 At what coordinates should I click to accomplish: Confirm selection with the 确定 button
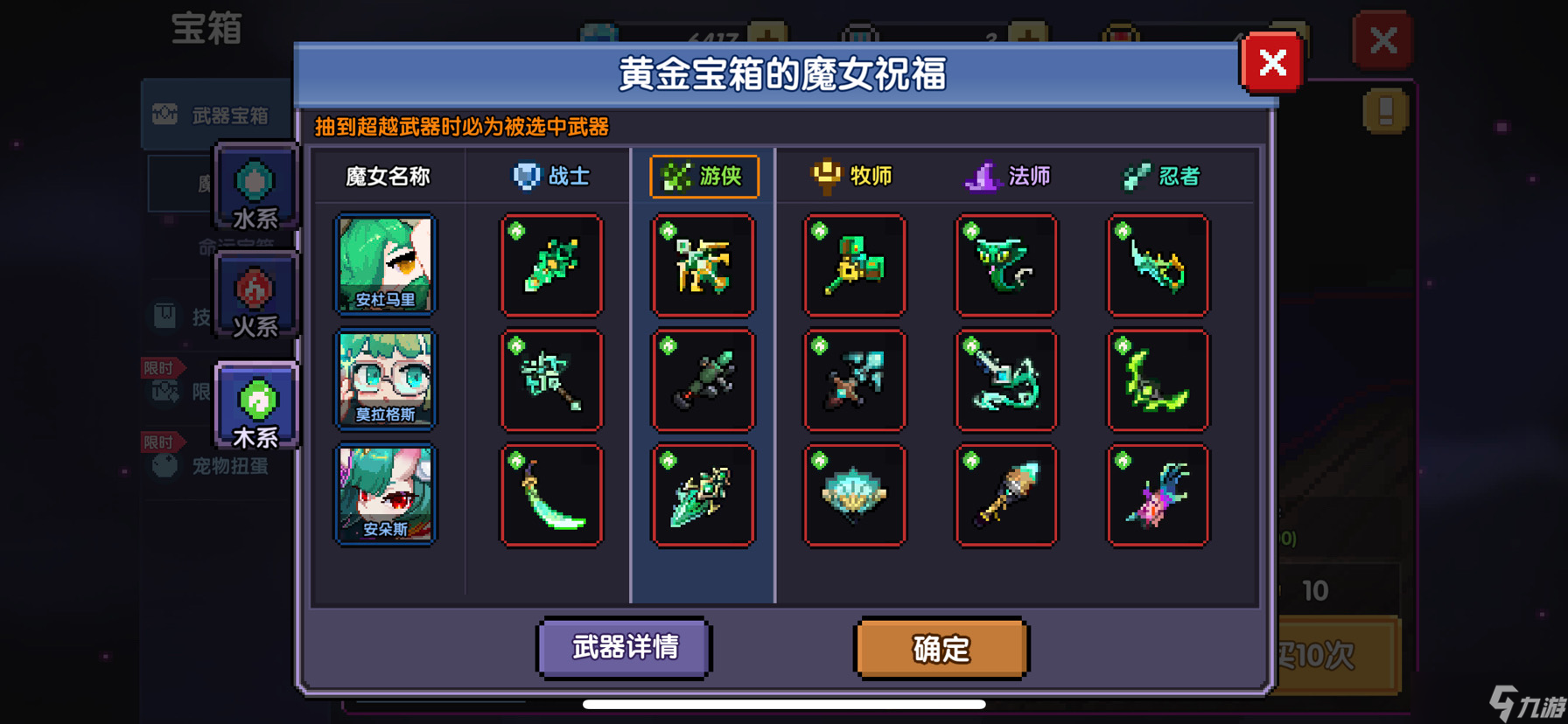click(x=941, y=650)
